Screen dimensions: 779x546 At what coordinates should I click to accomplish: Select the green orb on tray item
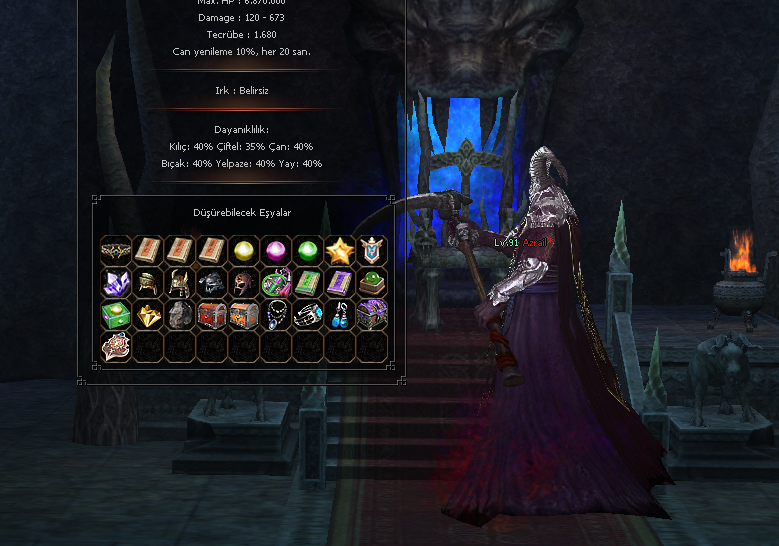(371, 282)
